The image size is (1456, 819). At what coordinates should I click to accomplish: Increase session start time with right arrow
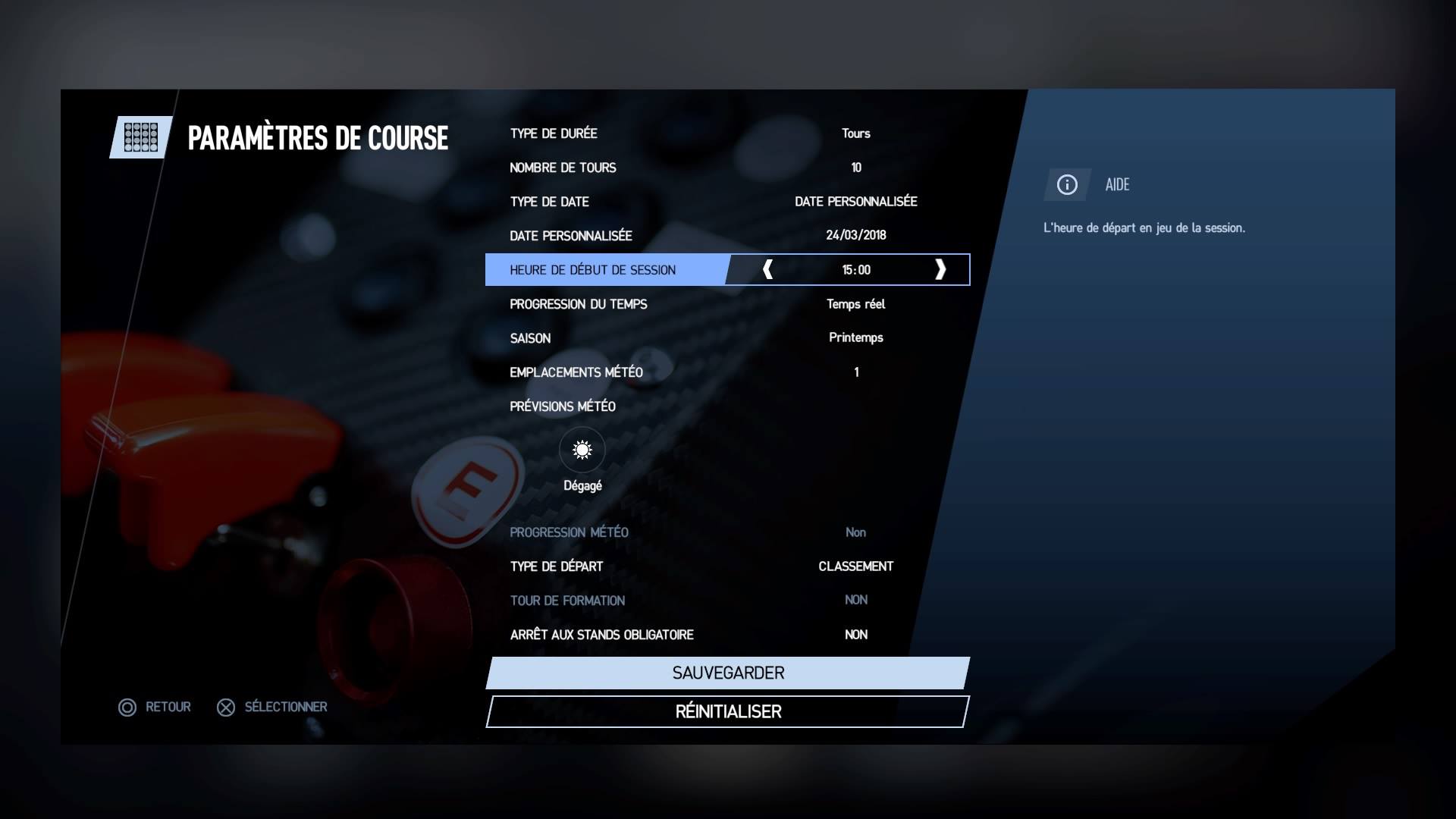coord(940,270)
